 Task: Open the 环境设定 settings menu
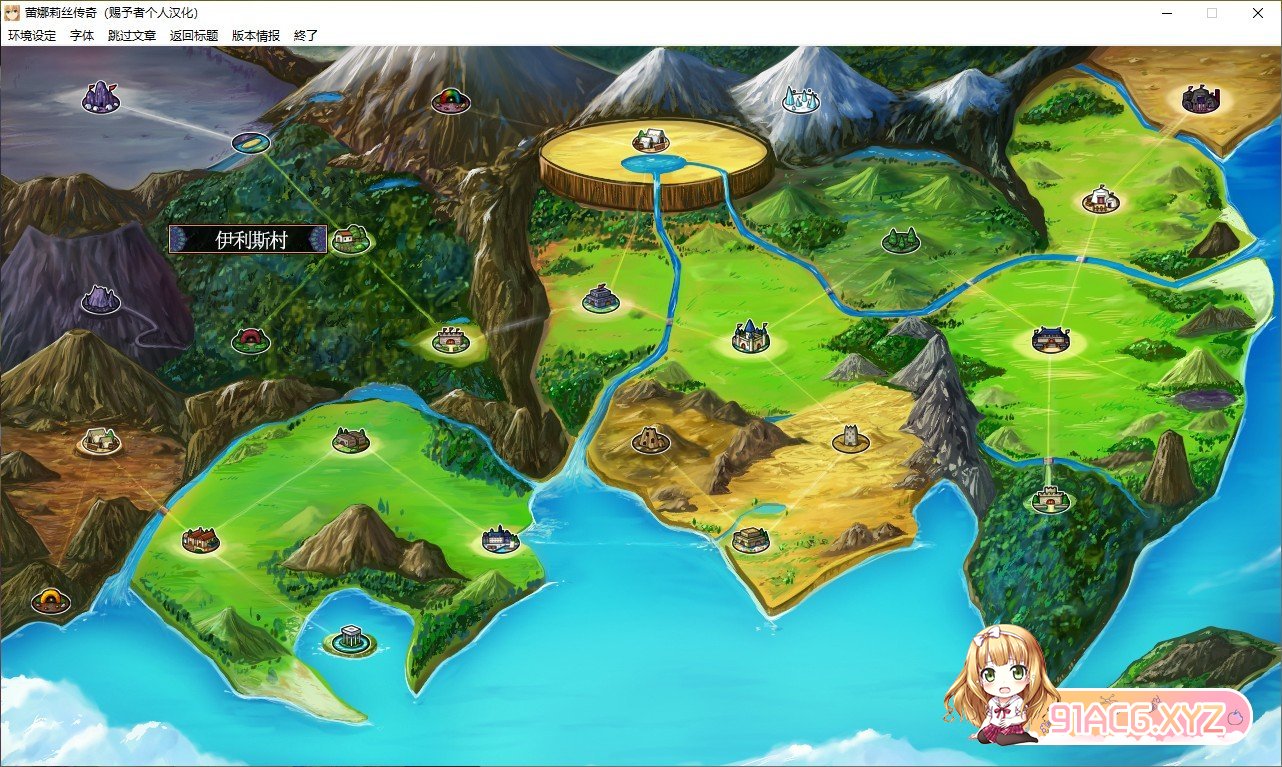(32, 35)
